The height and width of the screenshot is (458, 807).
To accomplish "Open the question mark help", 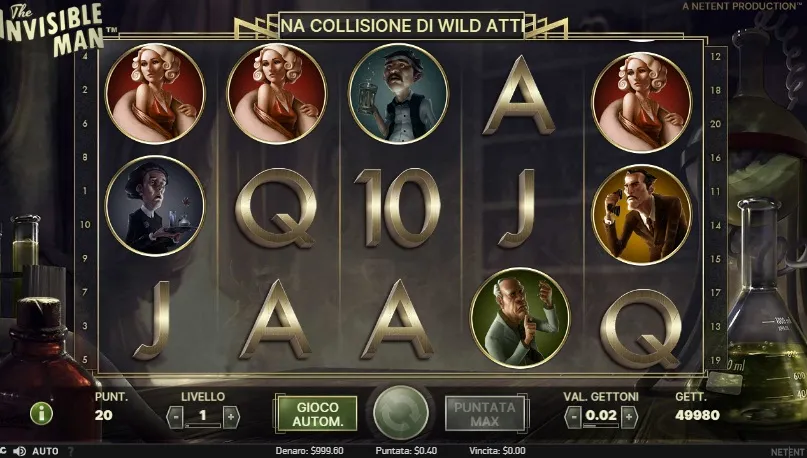I will [70, 451].
